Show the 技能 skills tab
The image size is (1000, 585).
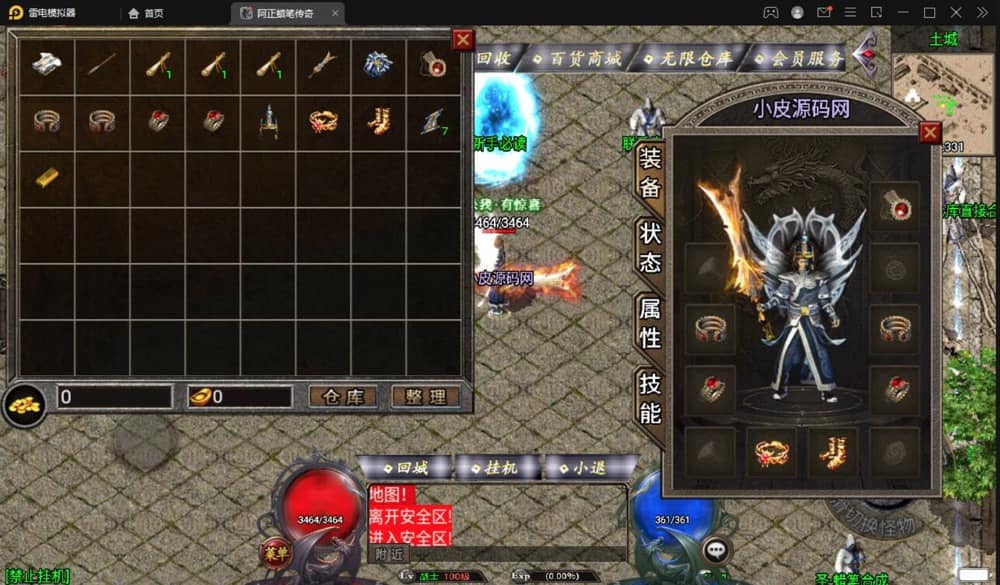click(x=650, y=398)
